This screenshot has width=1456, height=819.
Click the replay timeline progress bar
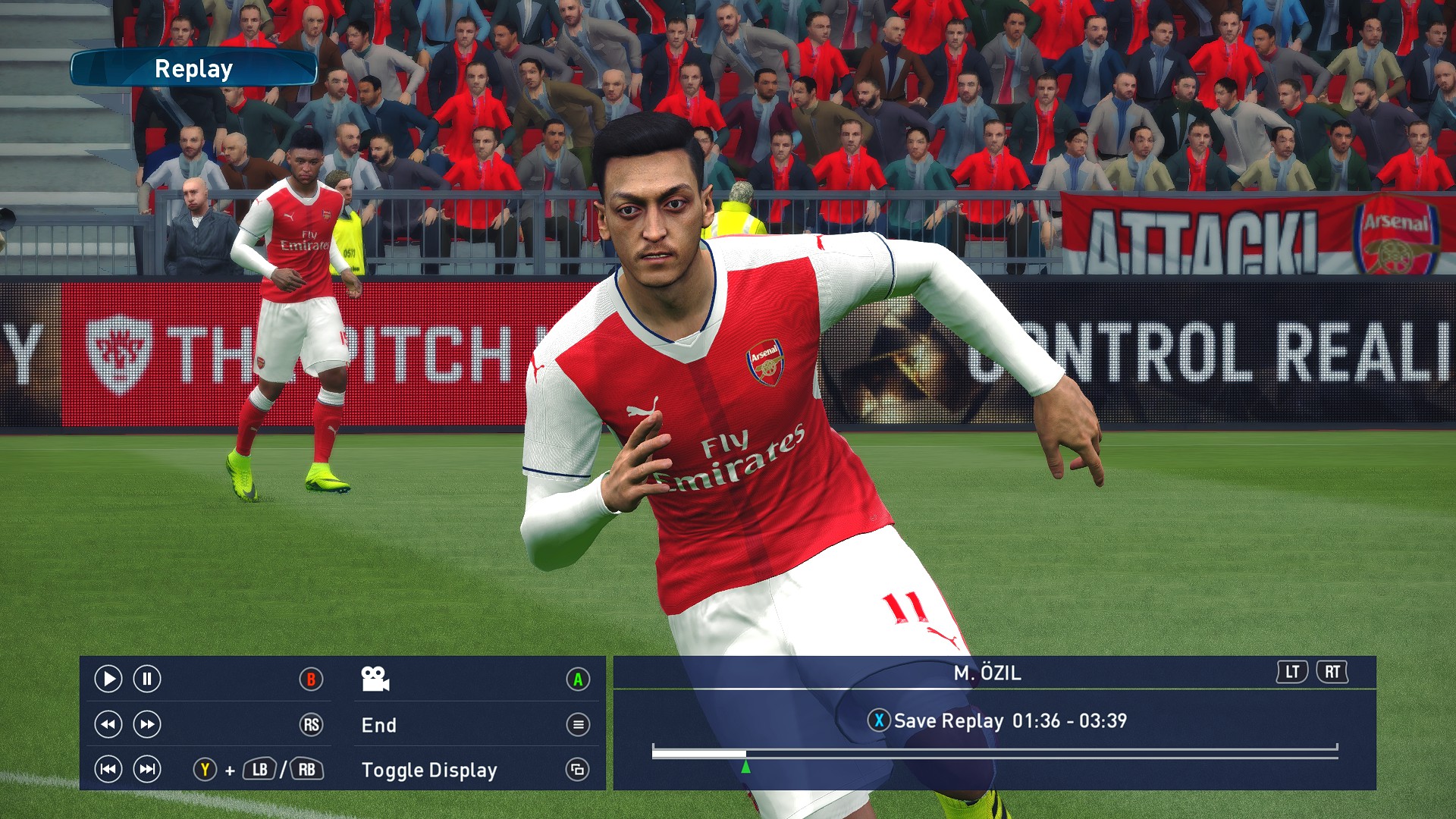point(993,752)
